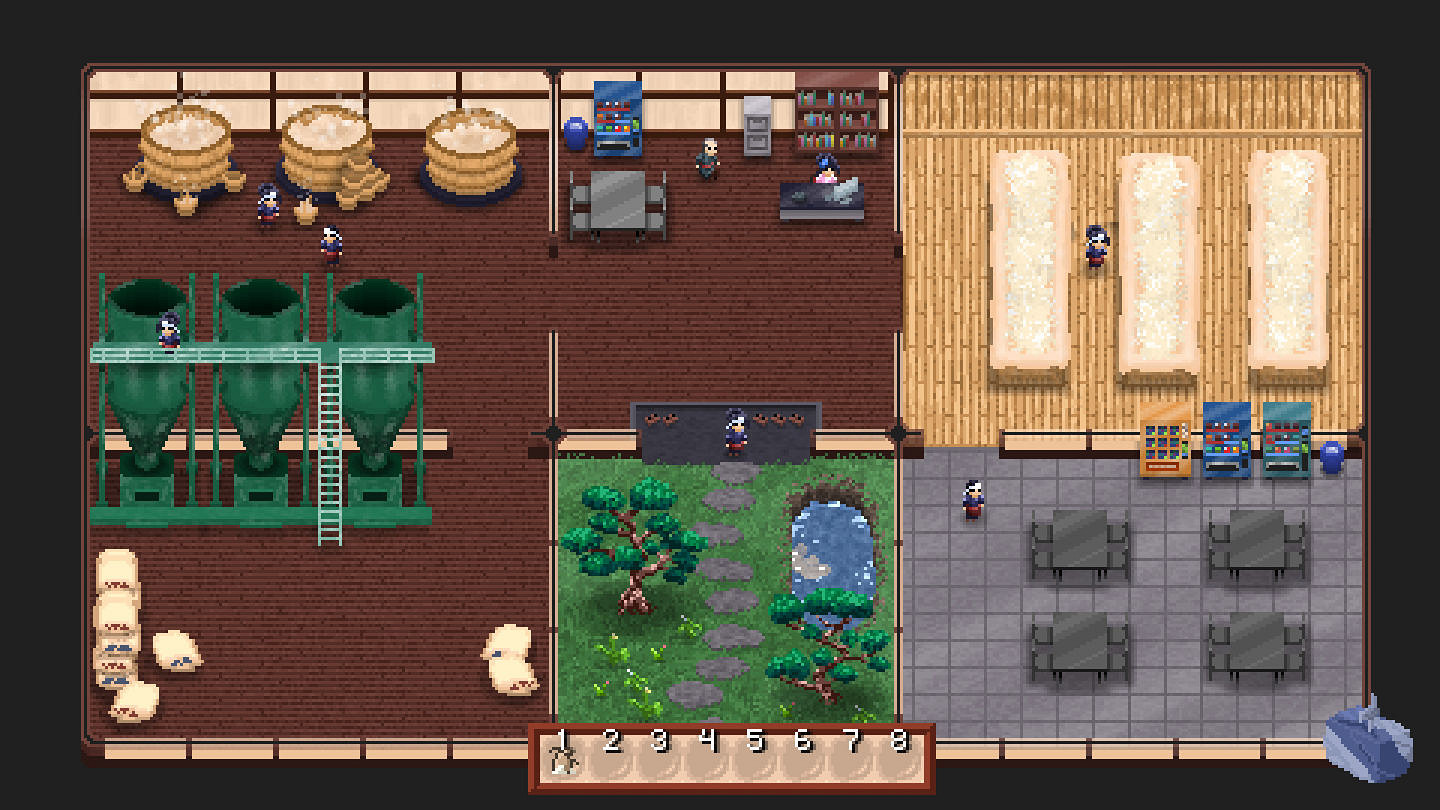Inspect the rightmost koji rice bed
This screenshot has width=1440, height=810.
pos(1289,270)
